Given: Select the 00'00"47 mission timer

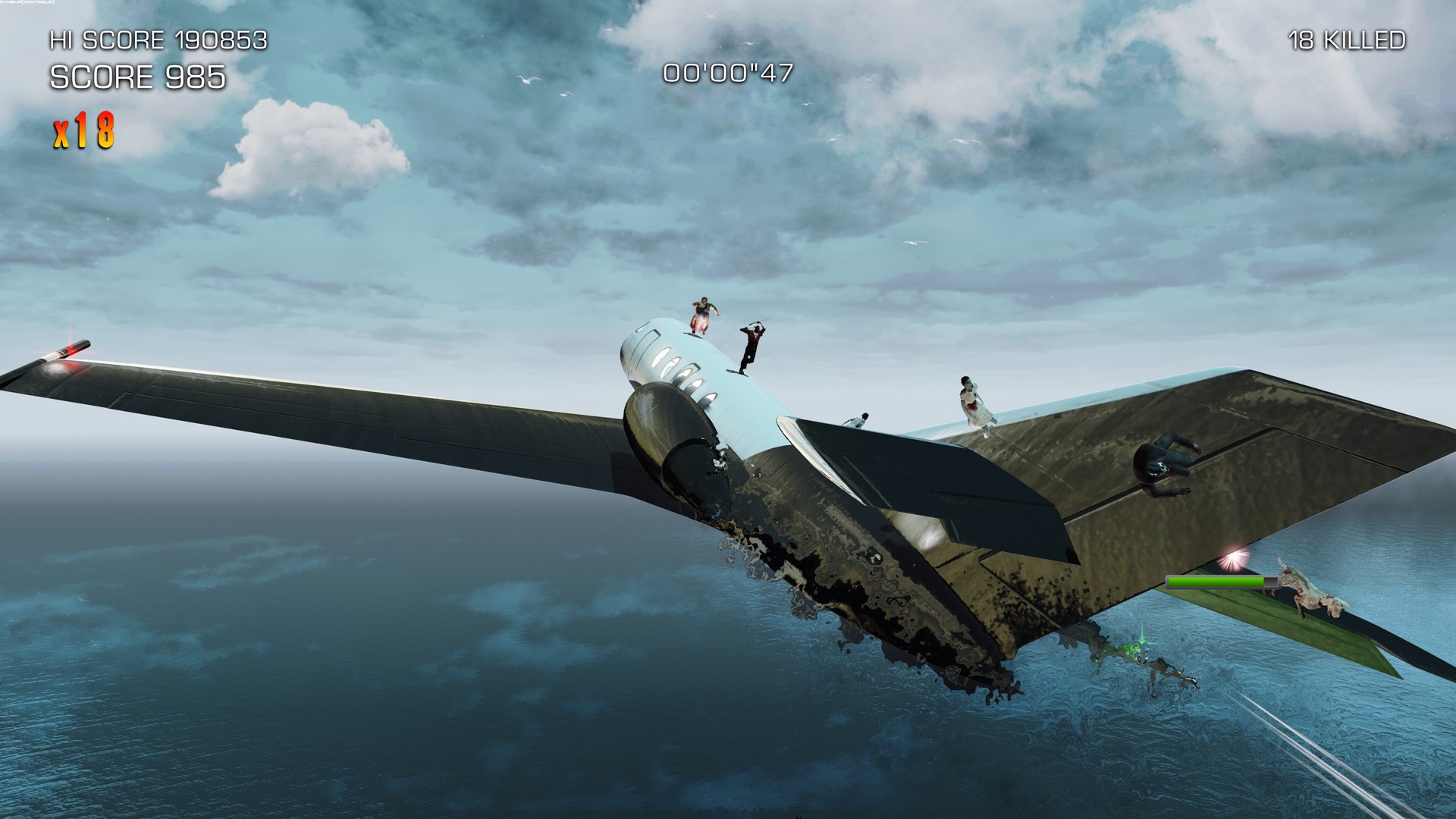Looking at the screenshot, I should 726,74.
